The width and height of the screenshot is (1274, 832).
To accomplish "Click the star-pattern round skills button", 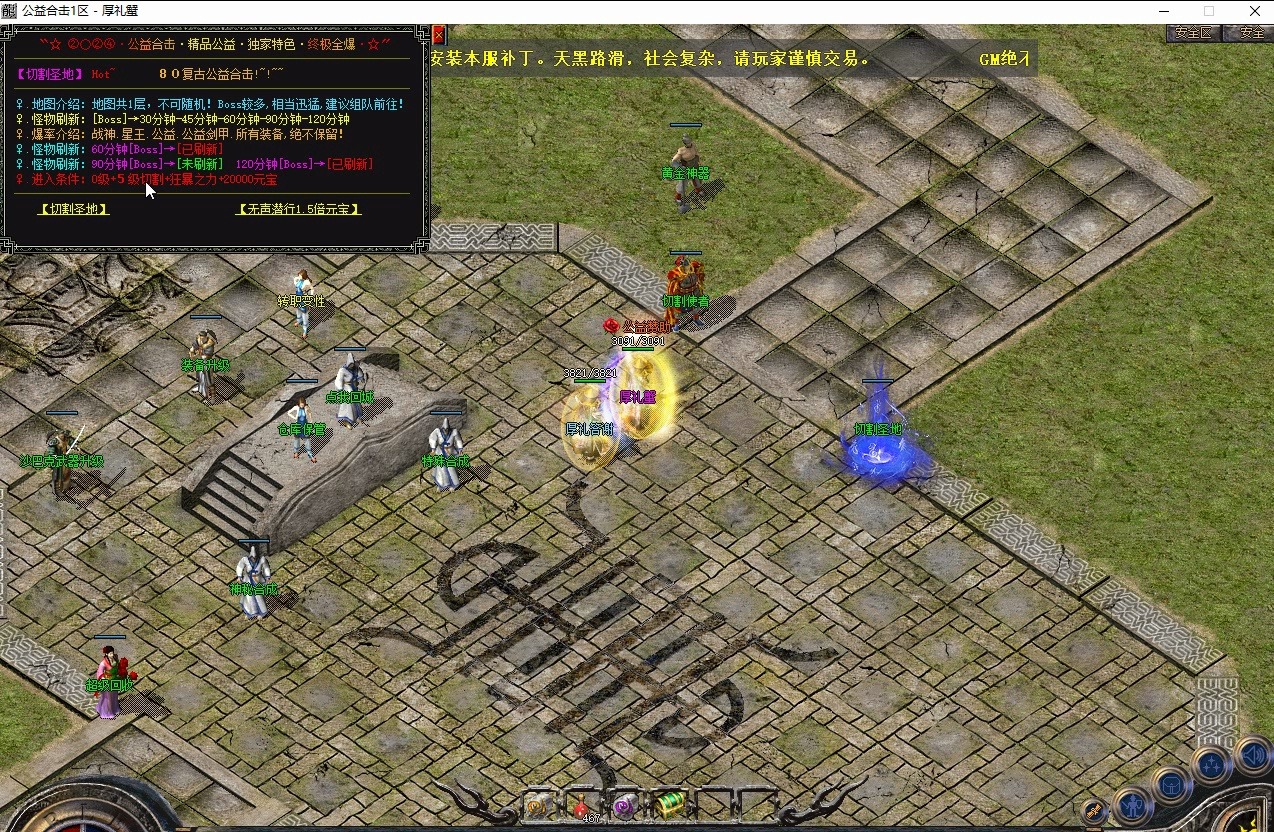I will pyautogui.click(x=1212, y=766).
